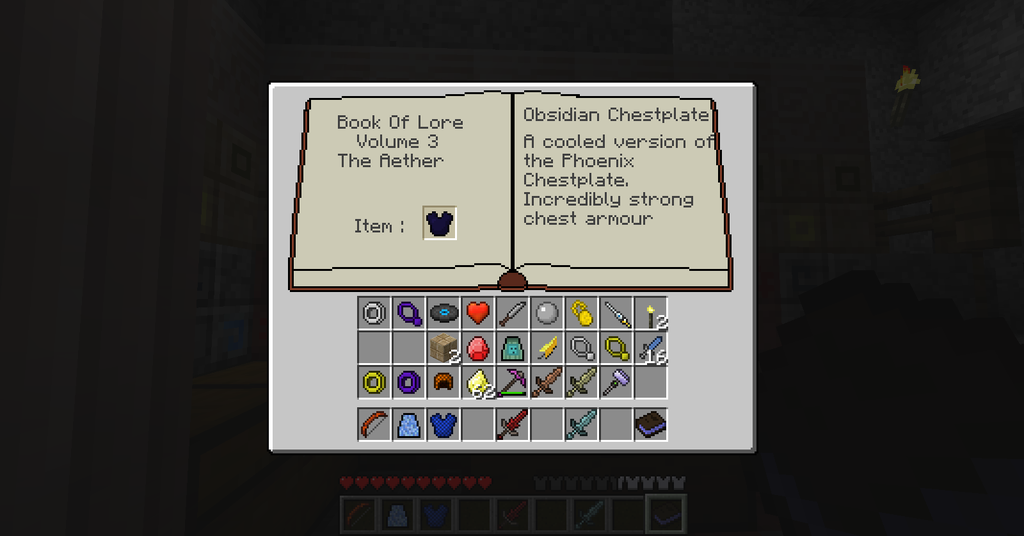Select the yellow ring slot
This screenshot has width=1024, height=536.
tap(374, 382)
